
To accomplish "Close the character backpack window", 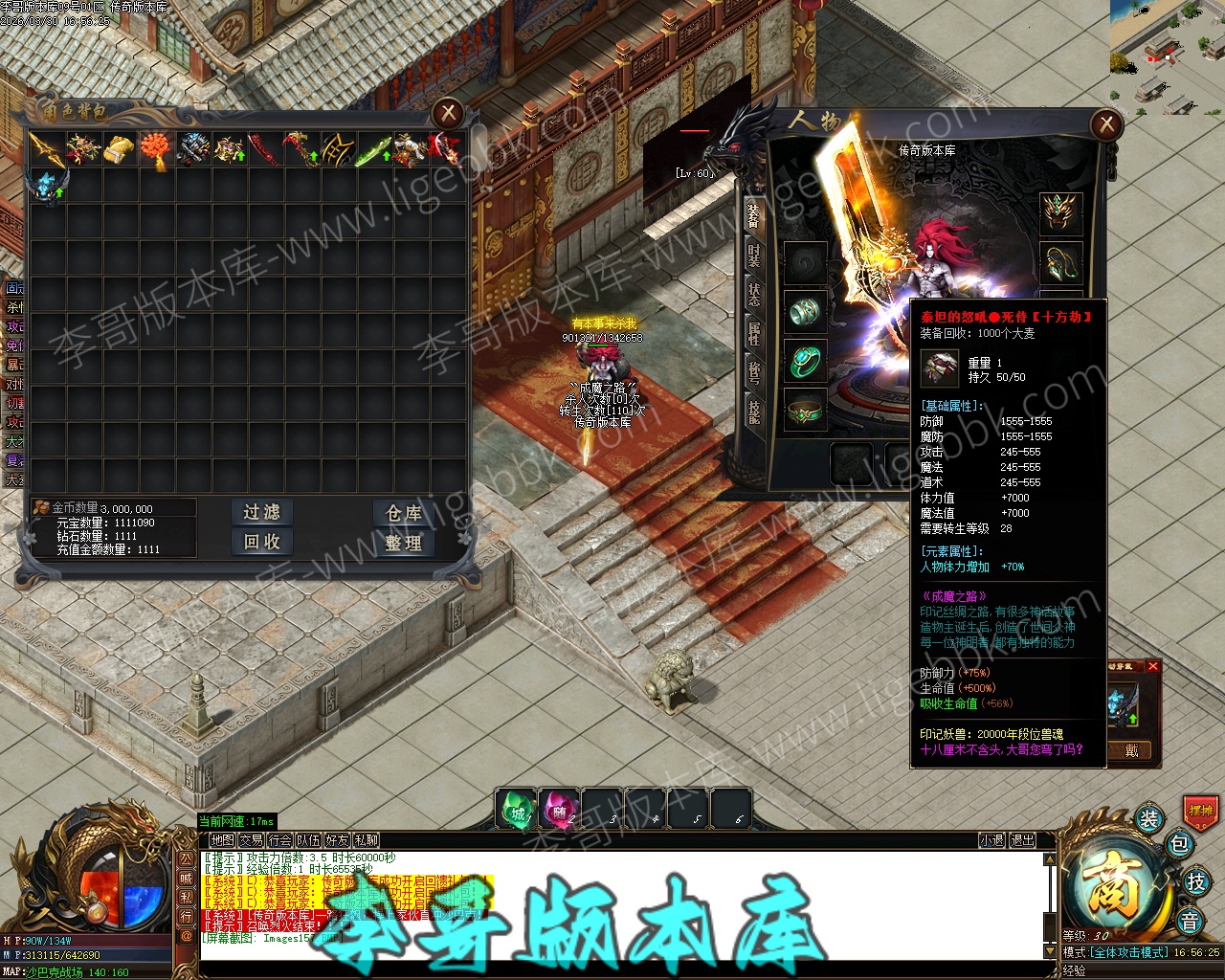I will coord(448,114).
